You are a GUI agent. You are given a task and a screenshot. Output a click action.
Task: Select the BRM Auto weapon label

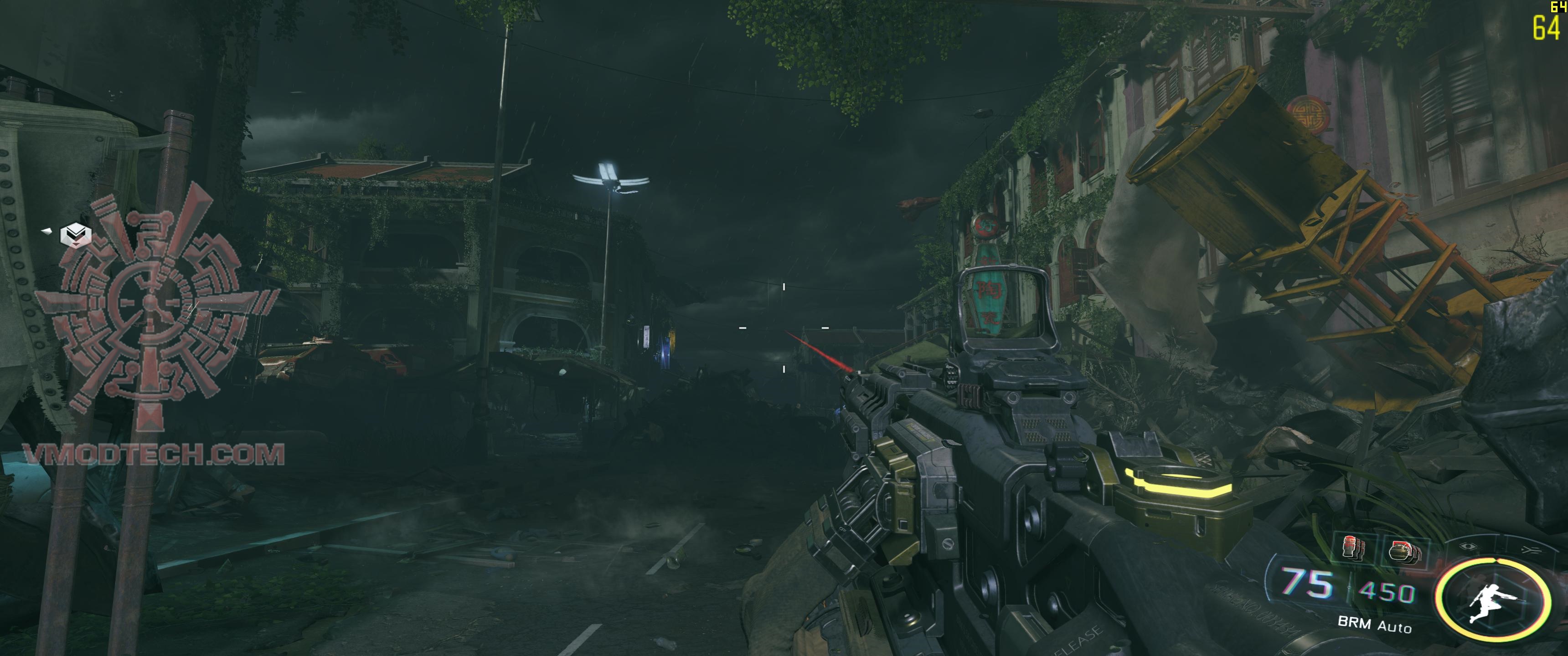(x=1376, y=625)
